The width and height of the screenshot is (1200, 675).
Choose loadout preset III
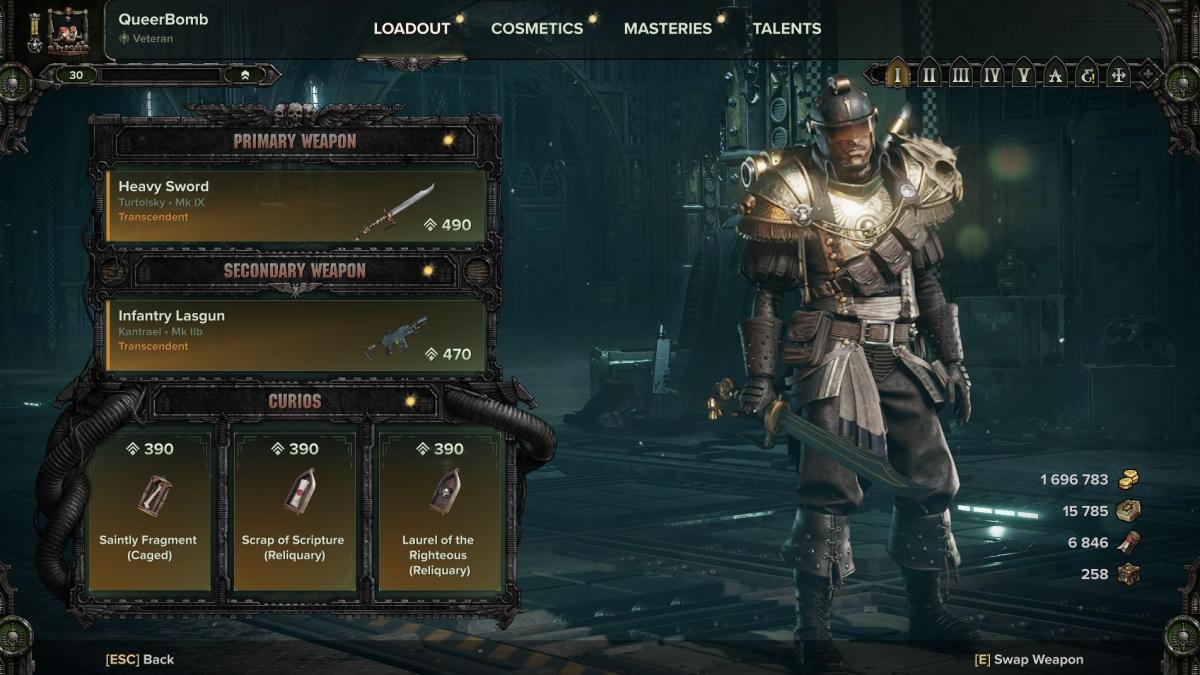(x=960, y=74)
